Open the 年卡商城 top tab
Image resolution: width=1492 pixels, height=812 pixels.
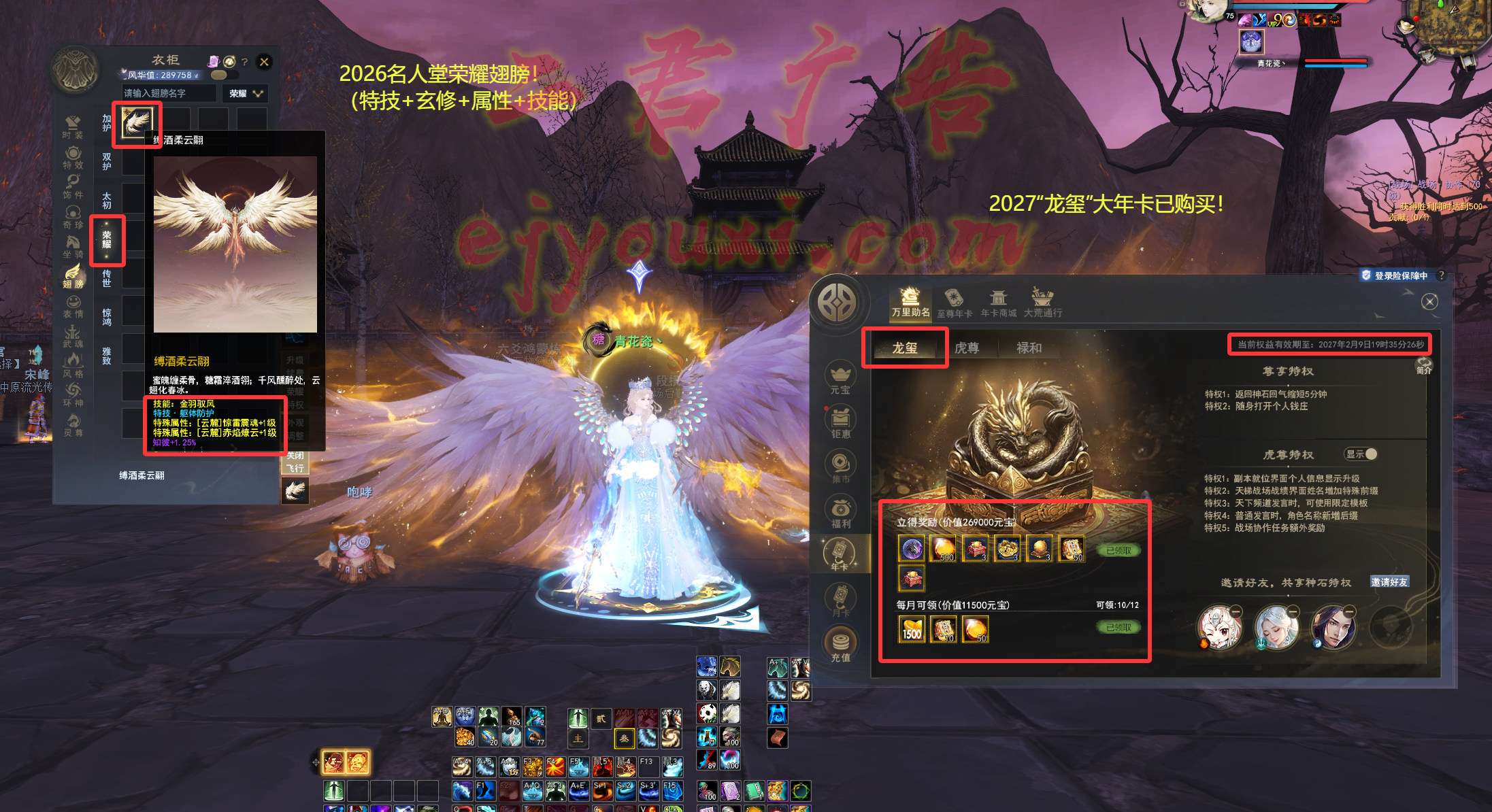coord(998,303)
